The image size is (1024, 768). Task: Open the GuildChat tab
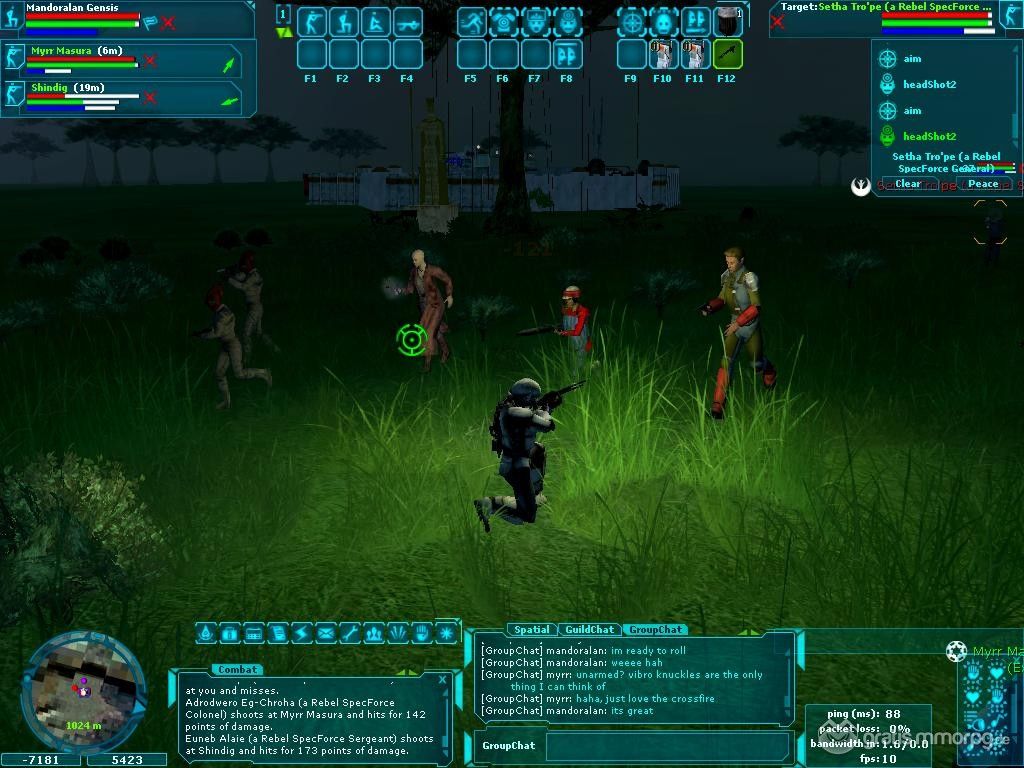coord(589,630)
